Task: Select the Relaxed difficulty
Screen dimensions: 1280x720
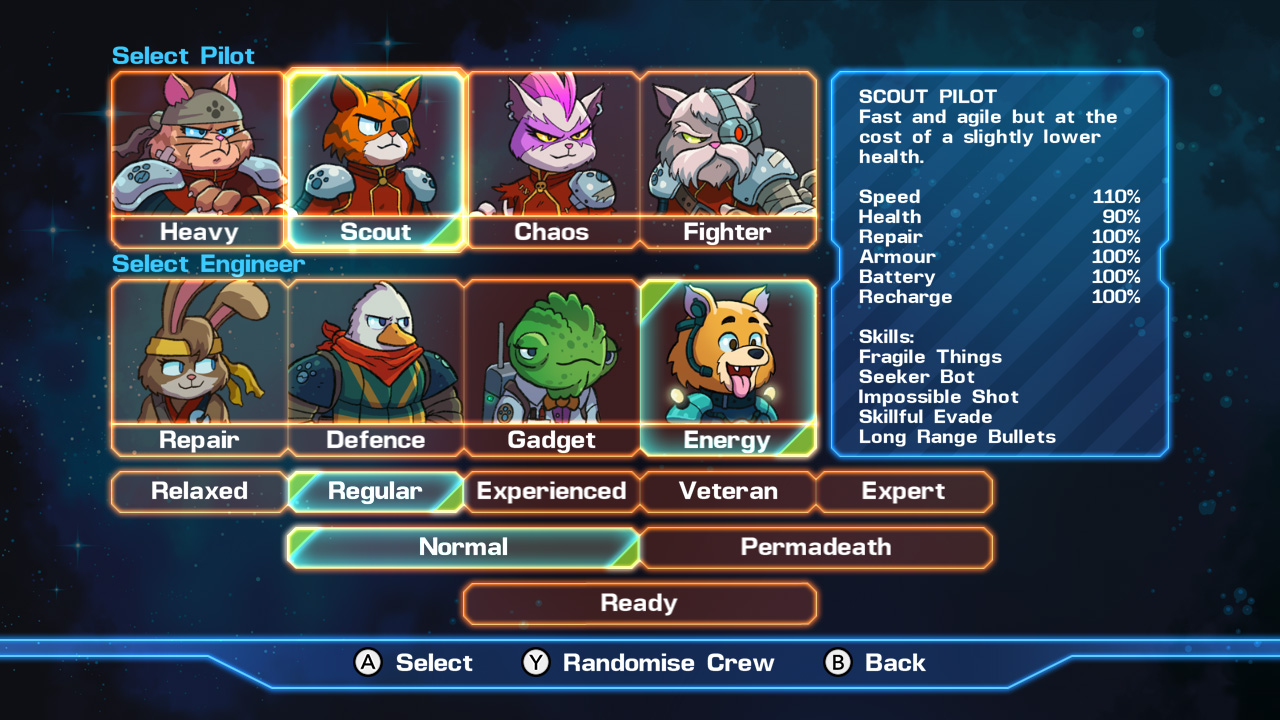Action: point(198,491)
